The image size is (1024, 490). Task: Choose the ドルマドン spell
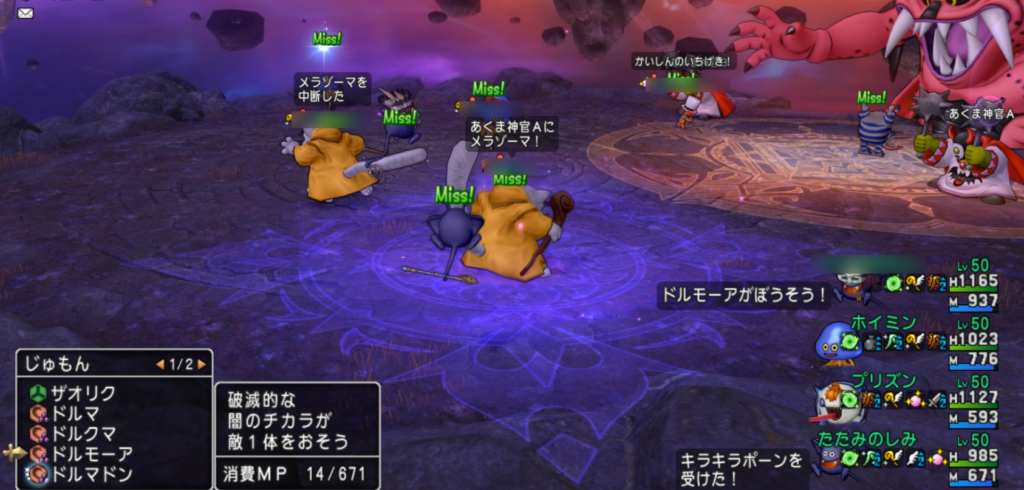91,474
